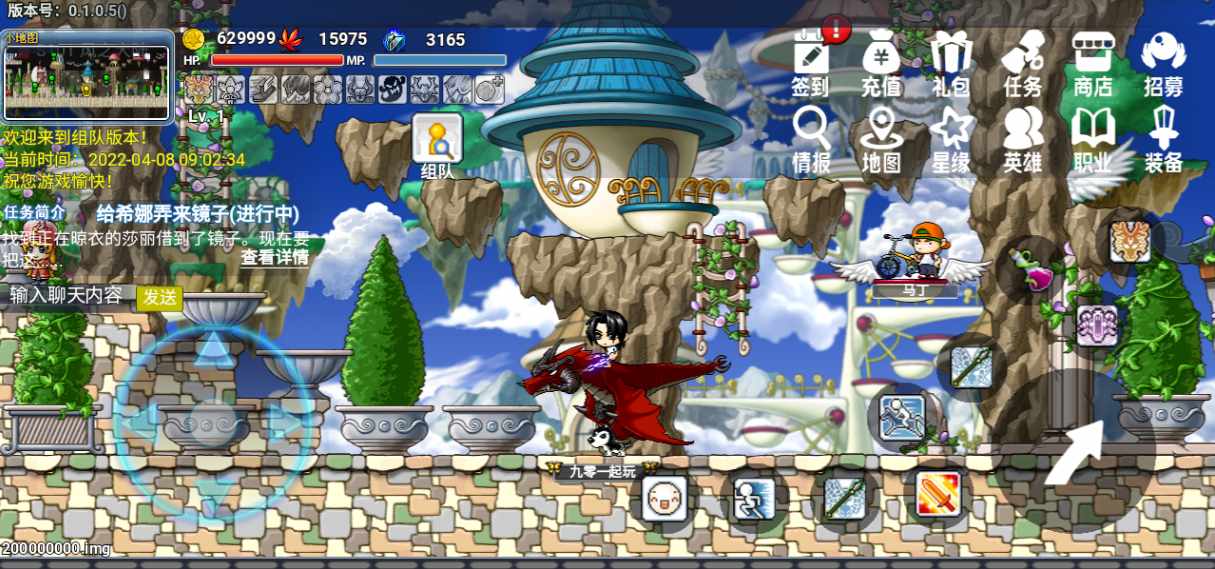Viewport: 1215px width, 569px height.
Task: Open the 职业 class menu
Action: point(1093,140)
